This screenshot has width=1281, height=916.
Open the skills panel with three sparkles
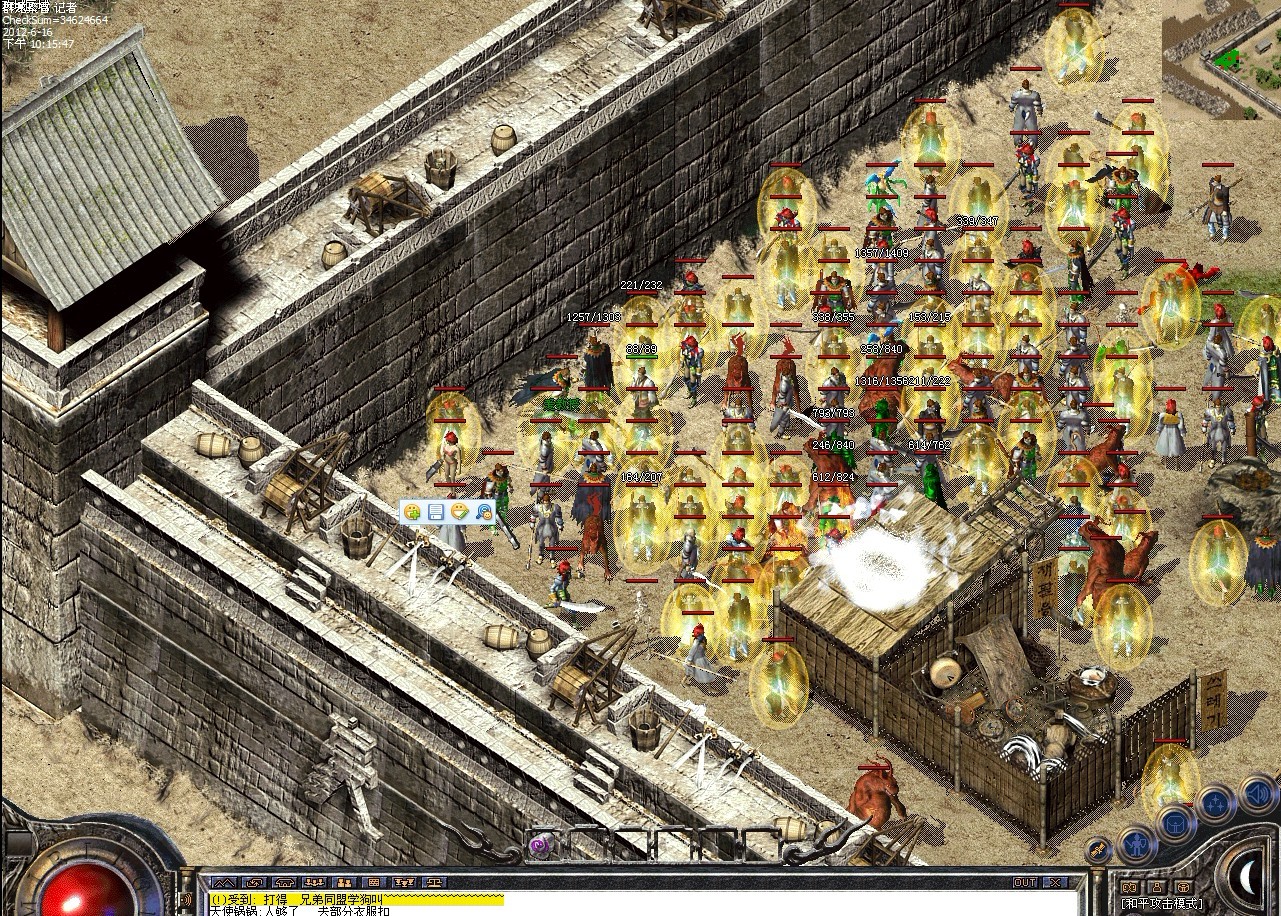1215,803
